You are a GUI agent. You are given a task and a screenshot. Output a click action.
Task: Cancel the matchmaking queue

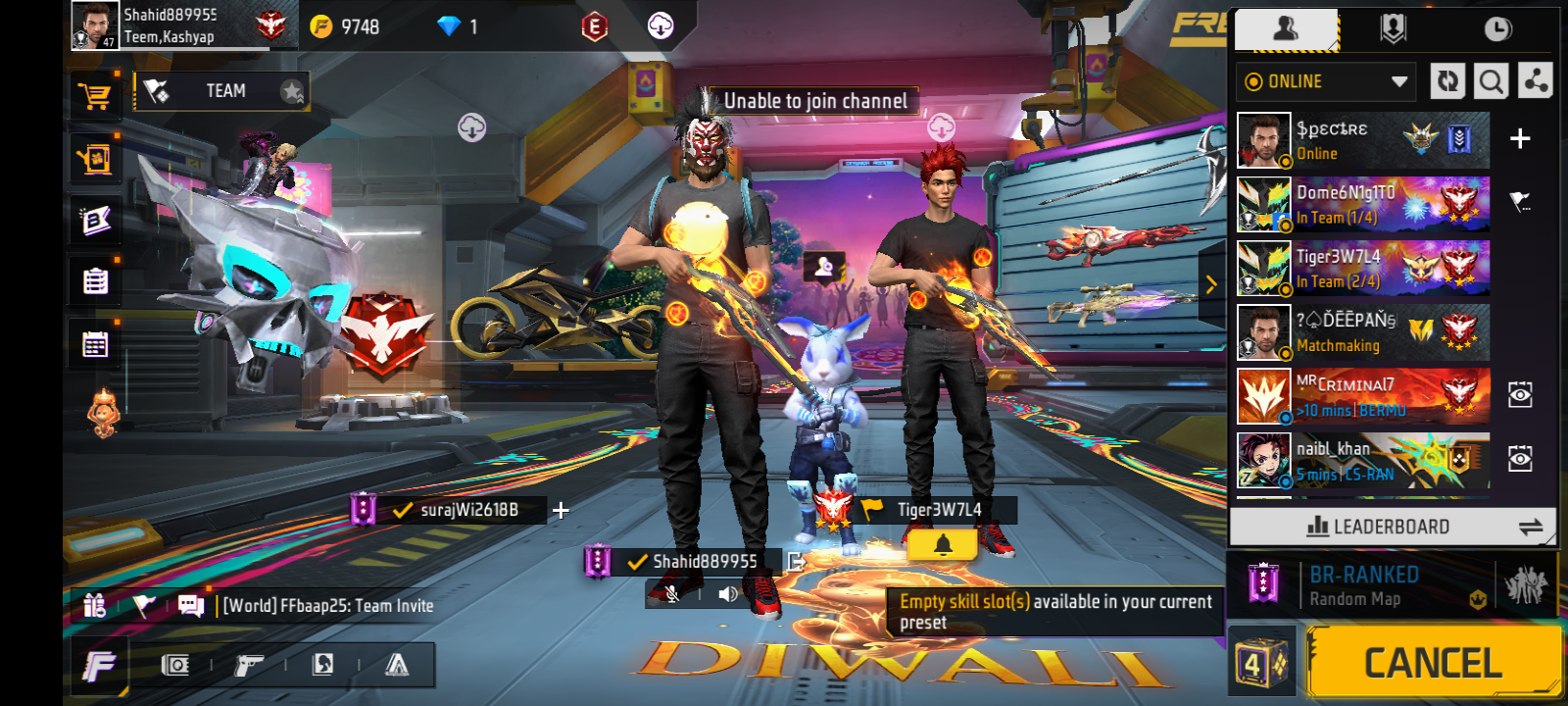1433,664
